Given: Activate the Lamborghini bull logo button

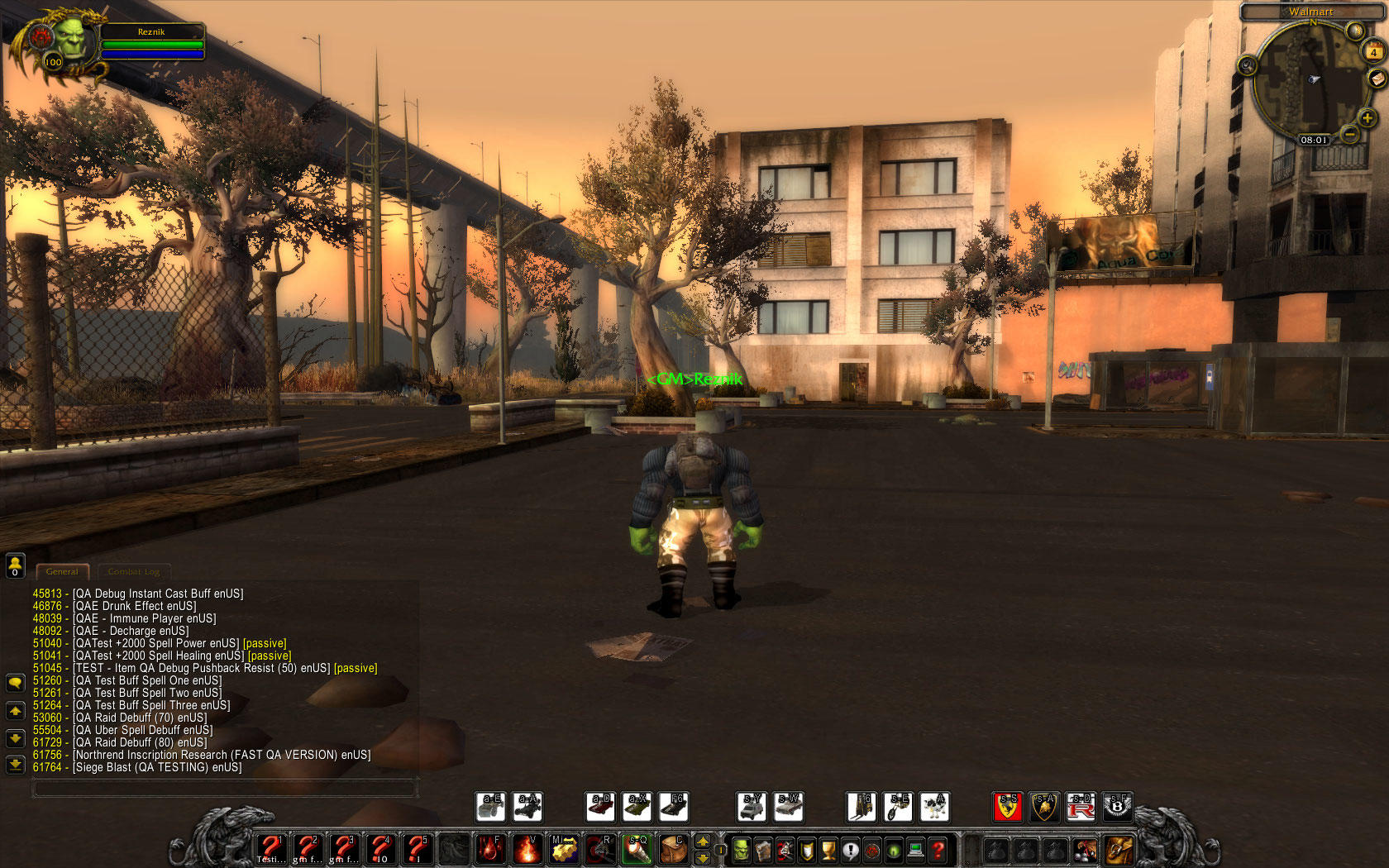Looking at the screenshot, I should pos(1044,807).
